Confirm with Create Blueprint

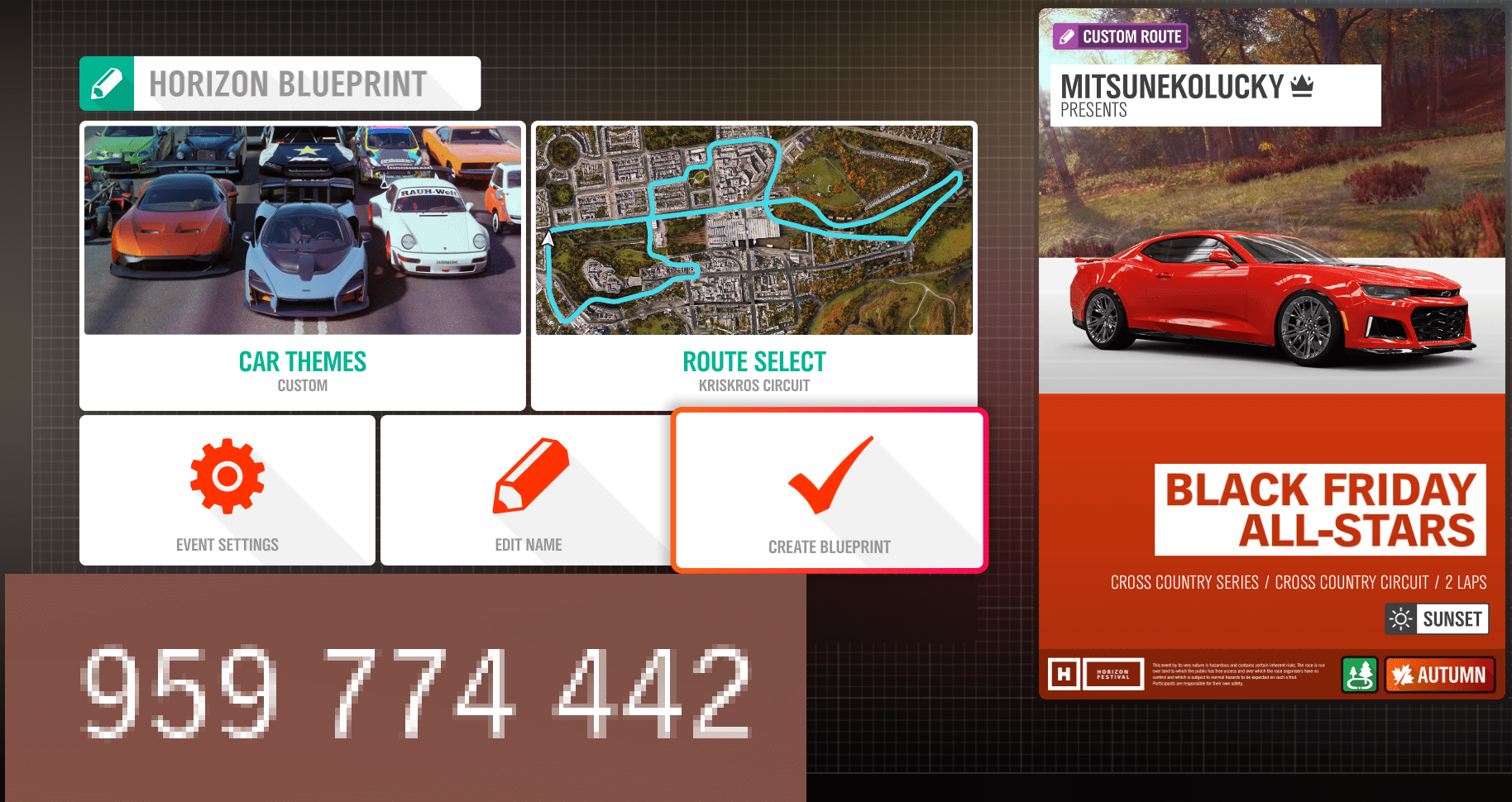[830, 490]
